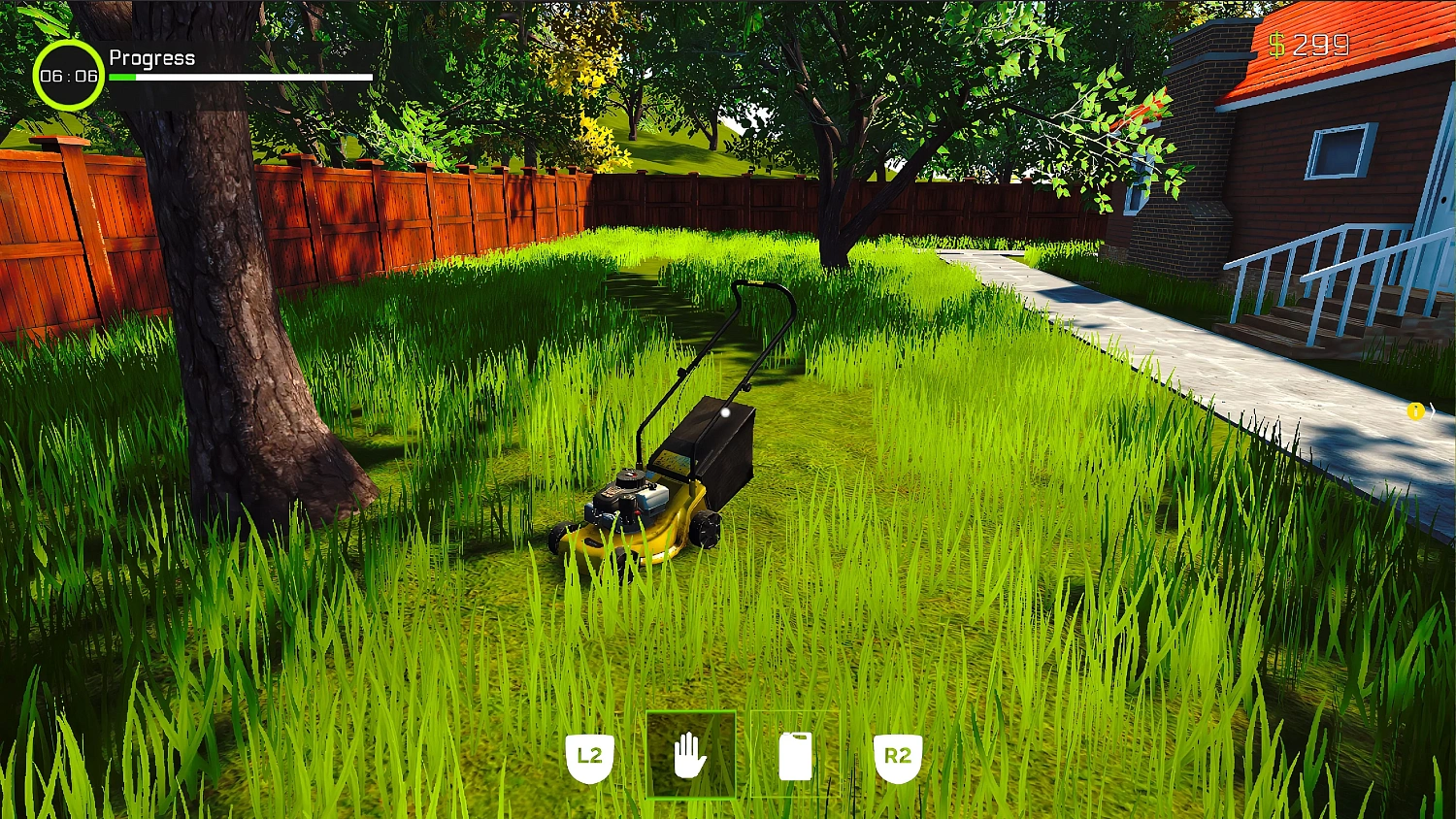
Task: Click the white dot at screen center
Action: coord(726,411)
